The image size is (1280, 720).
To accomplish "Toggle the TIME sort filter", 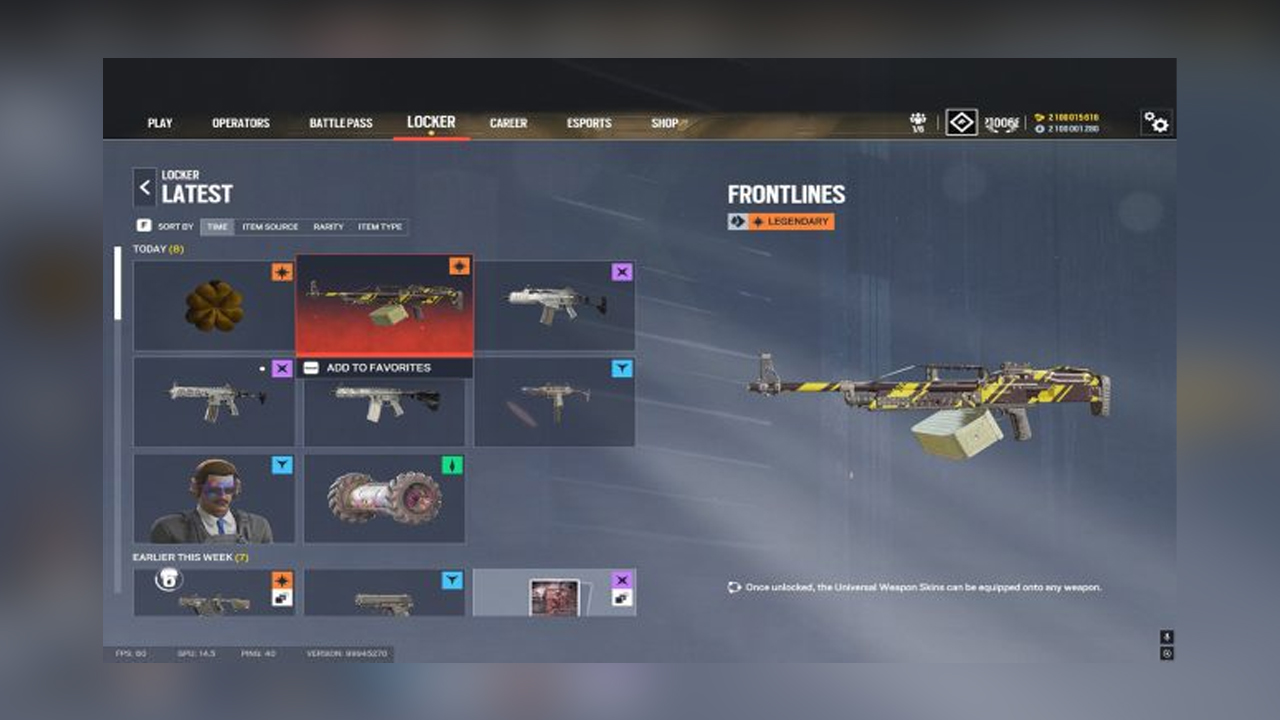I will pyautogui.click(x=218, y=227).
